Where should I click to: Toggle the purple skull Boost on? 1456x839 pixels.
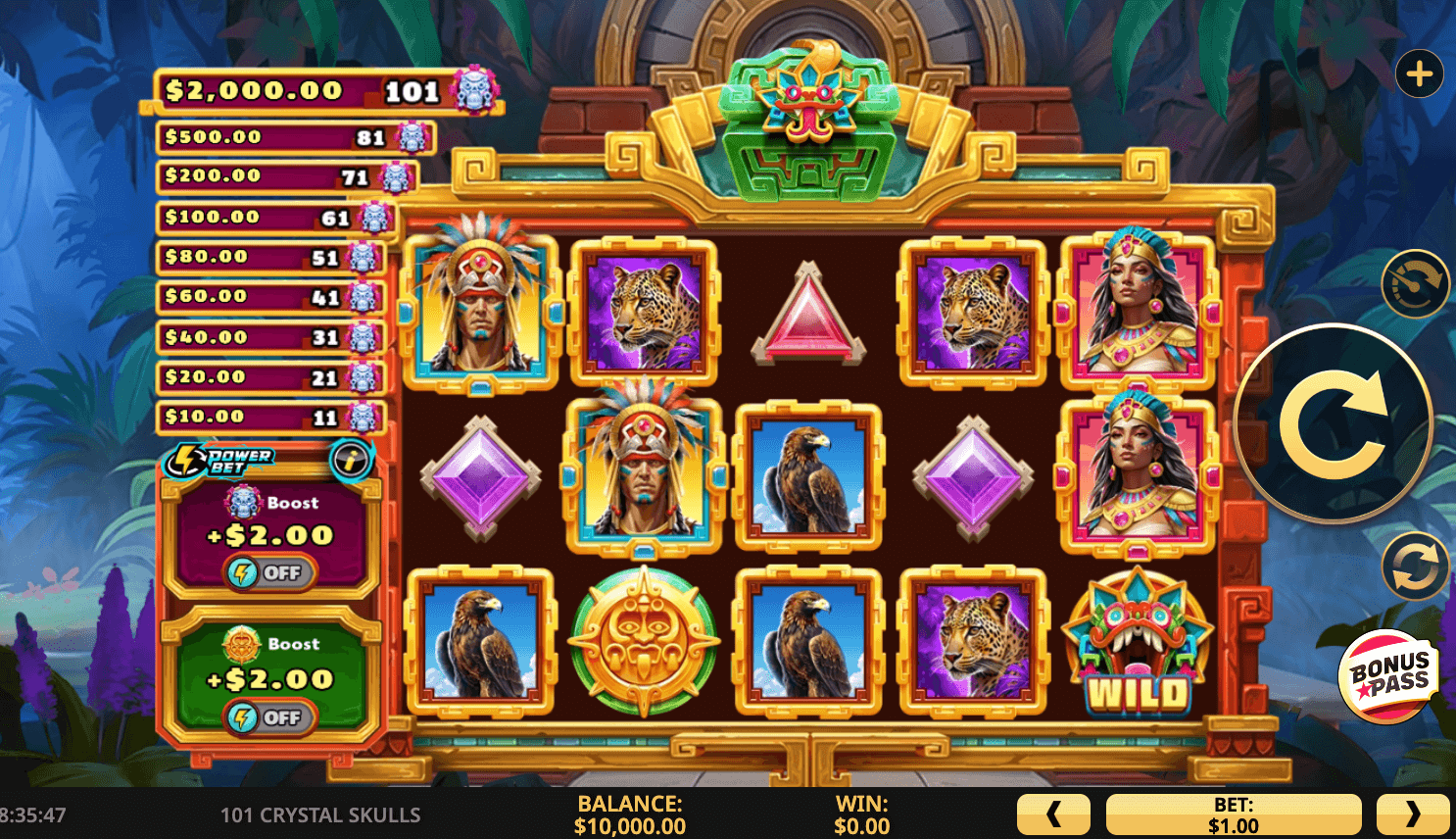(270, 572)
